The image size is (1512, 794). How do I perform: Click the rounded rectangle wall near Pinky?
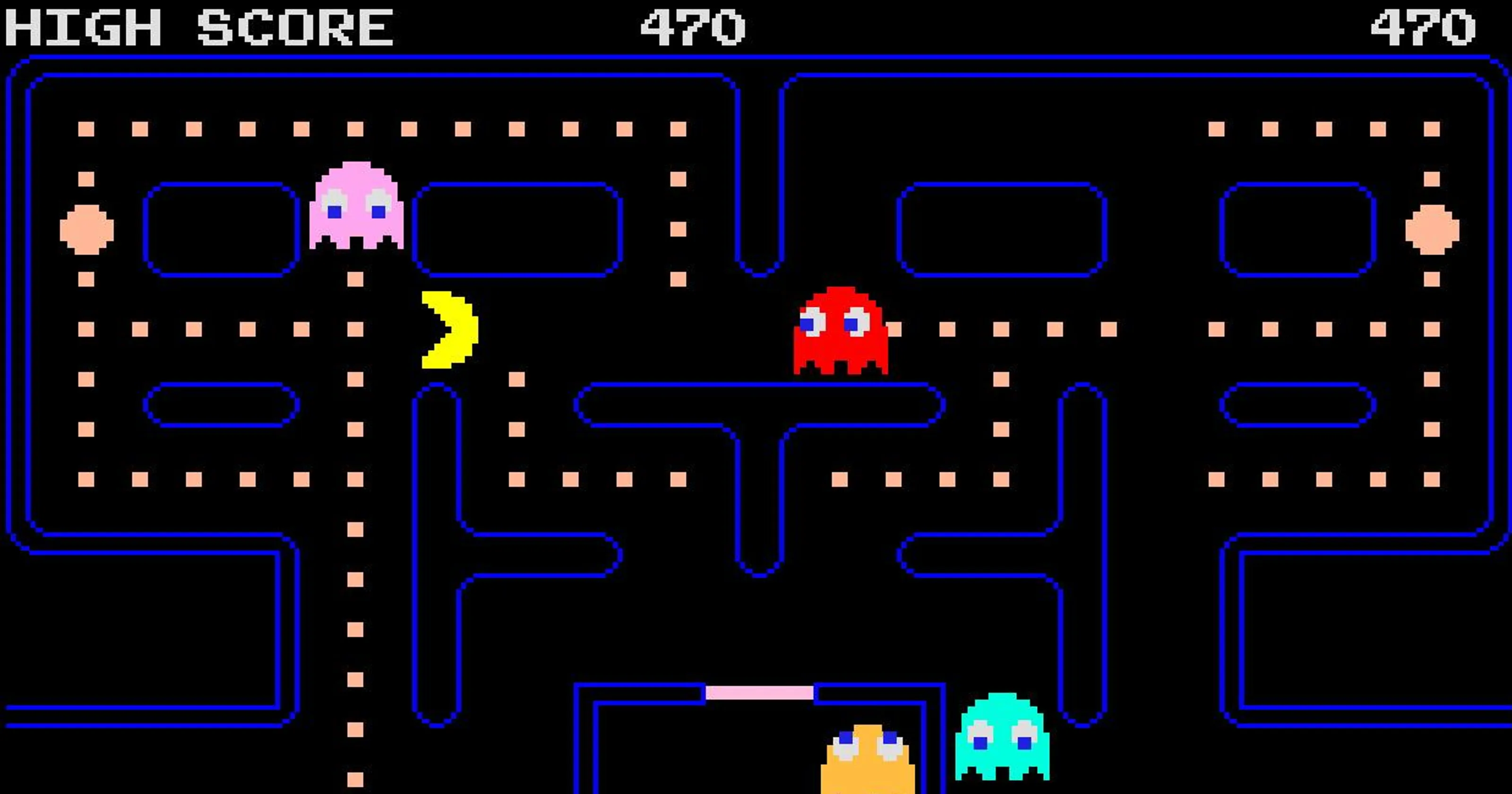click(220, 229)
